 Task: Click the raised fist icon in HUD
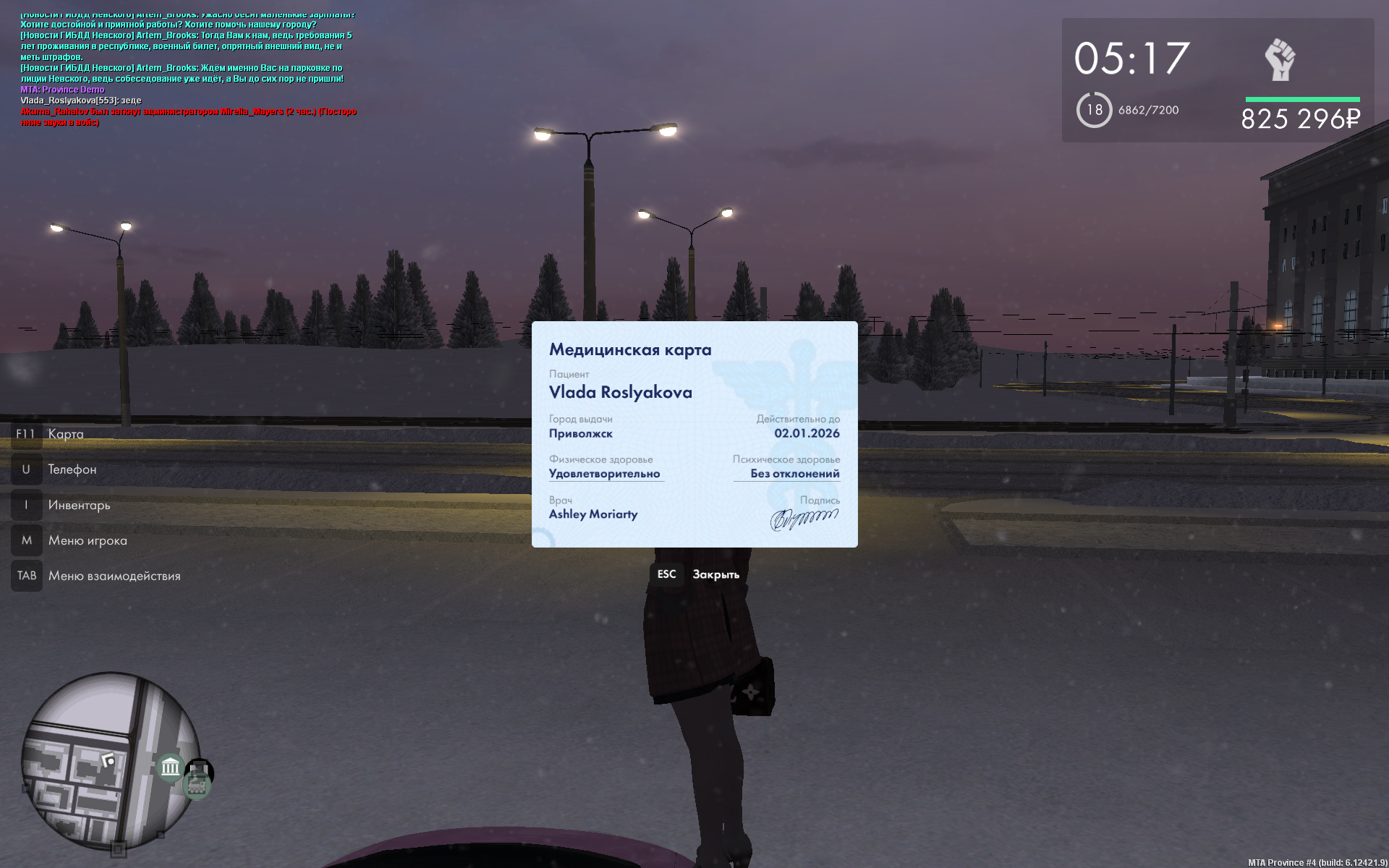[x=1280, y=60]
